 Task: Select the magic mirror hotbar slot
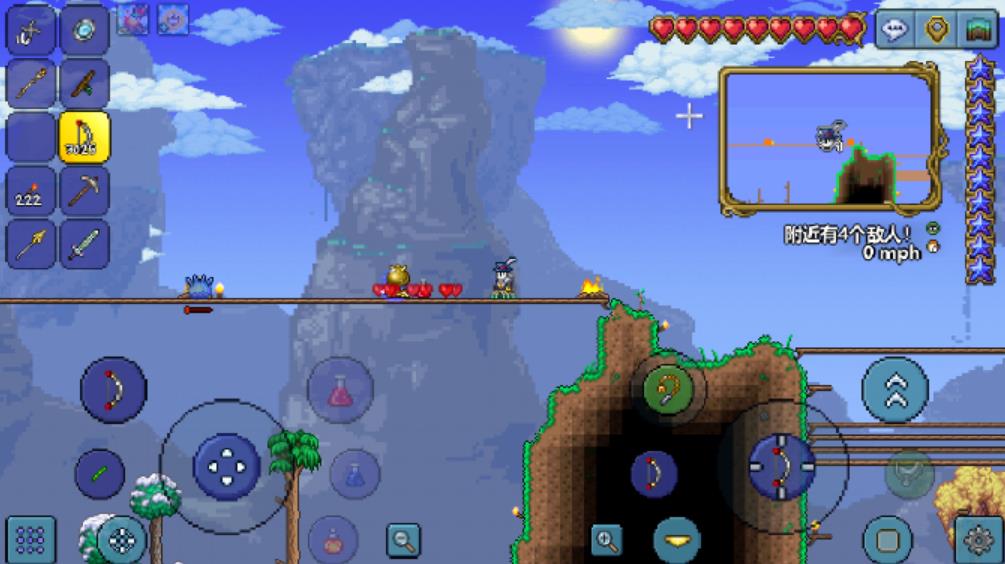pyautogui.click(x=84, y=29)
